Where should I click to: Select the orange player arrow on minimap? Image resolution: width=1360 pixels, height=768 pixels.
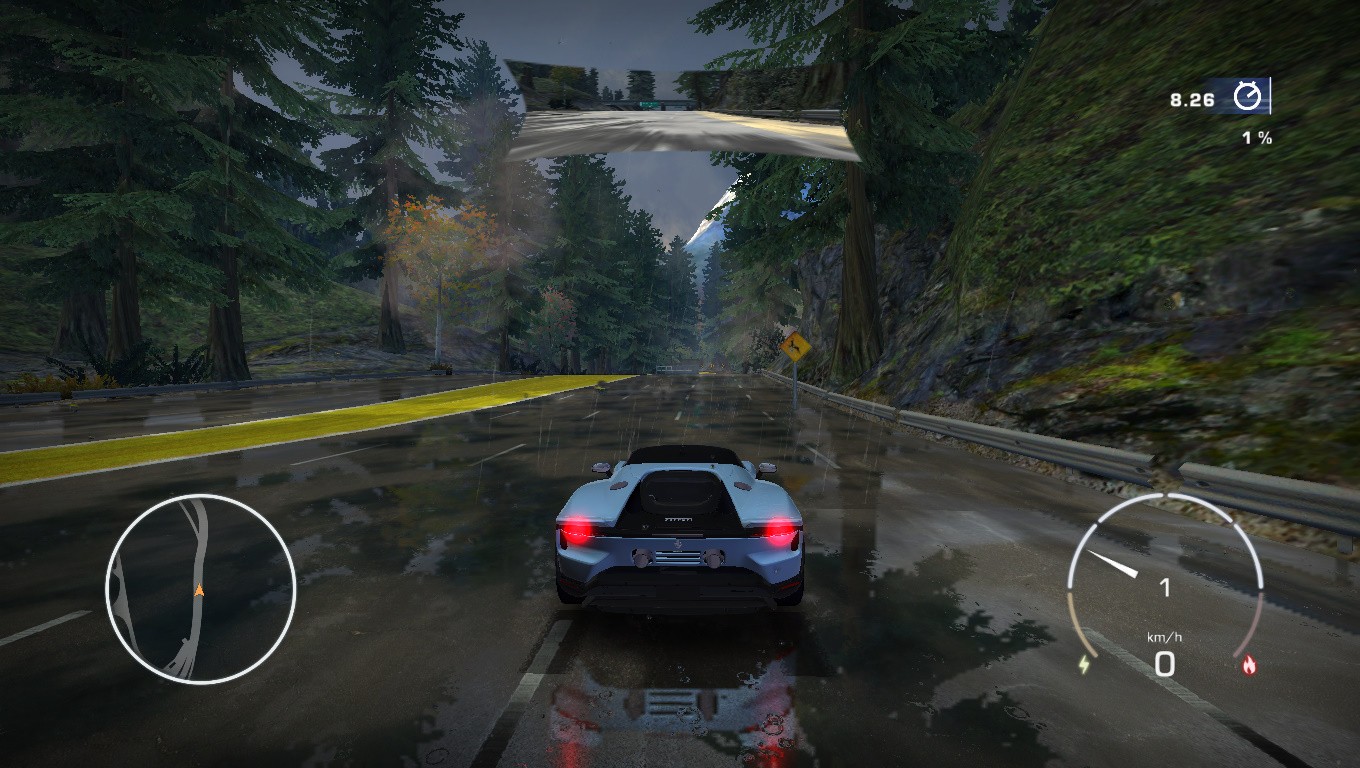point(199,590)
